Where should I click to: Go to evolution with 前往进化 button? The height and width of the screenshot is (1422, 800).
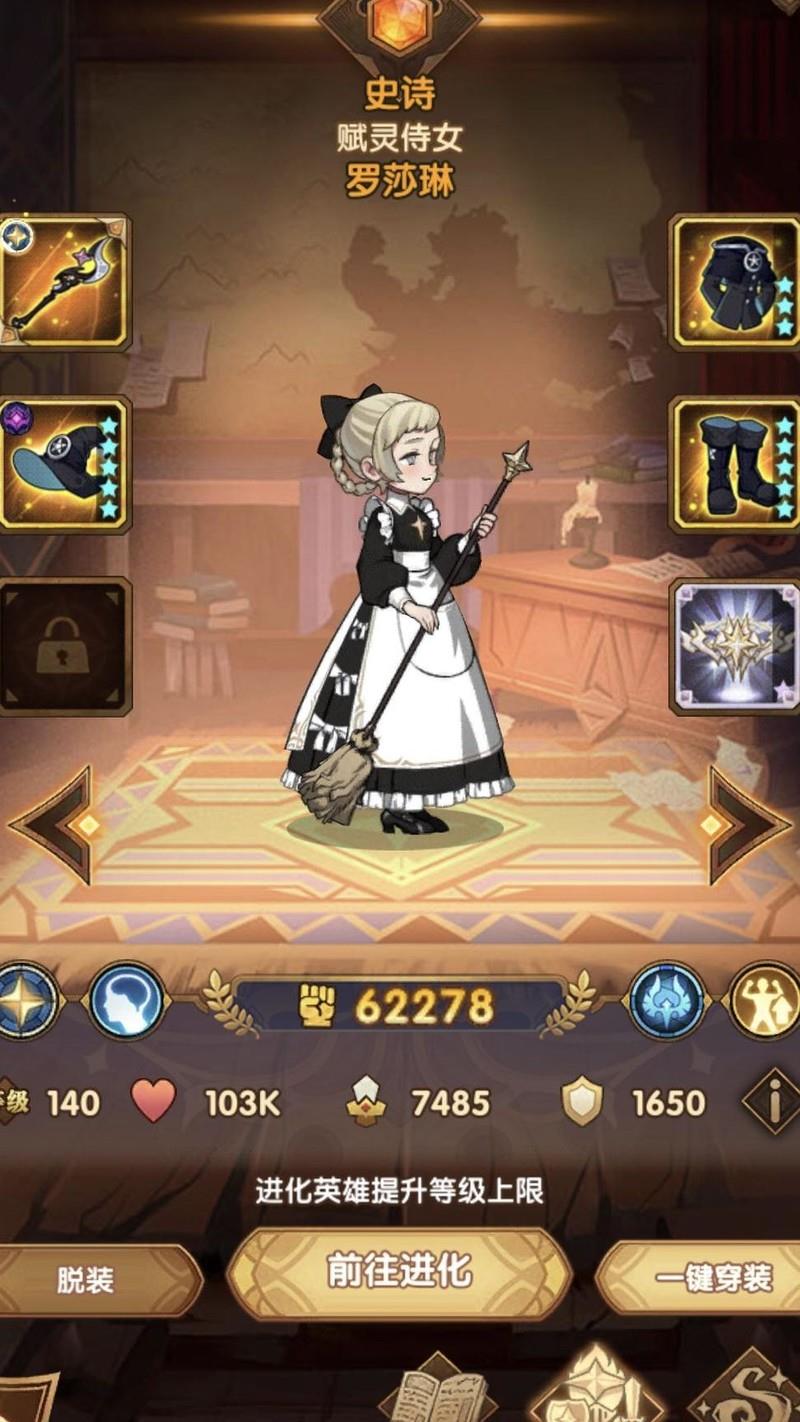click(399, 1272)
